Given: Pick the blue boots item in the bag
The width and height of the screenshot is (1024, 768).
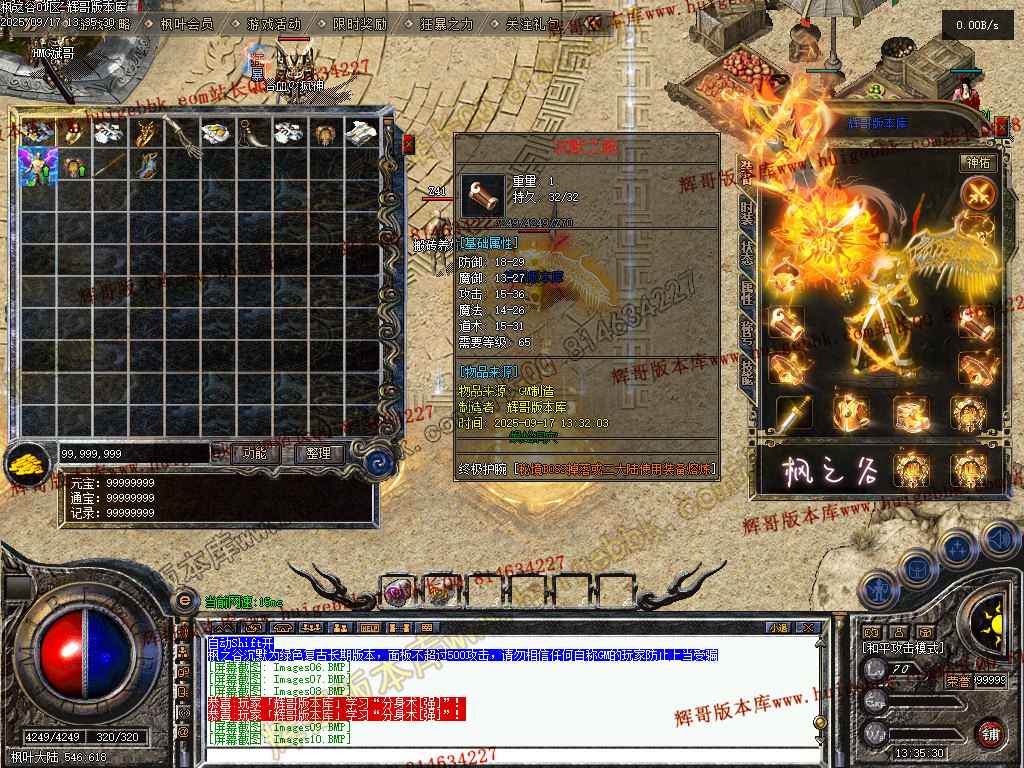Looking at the screenshot, I should [x=145, y=166].
